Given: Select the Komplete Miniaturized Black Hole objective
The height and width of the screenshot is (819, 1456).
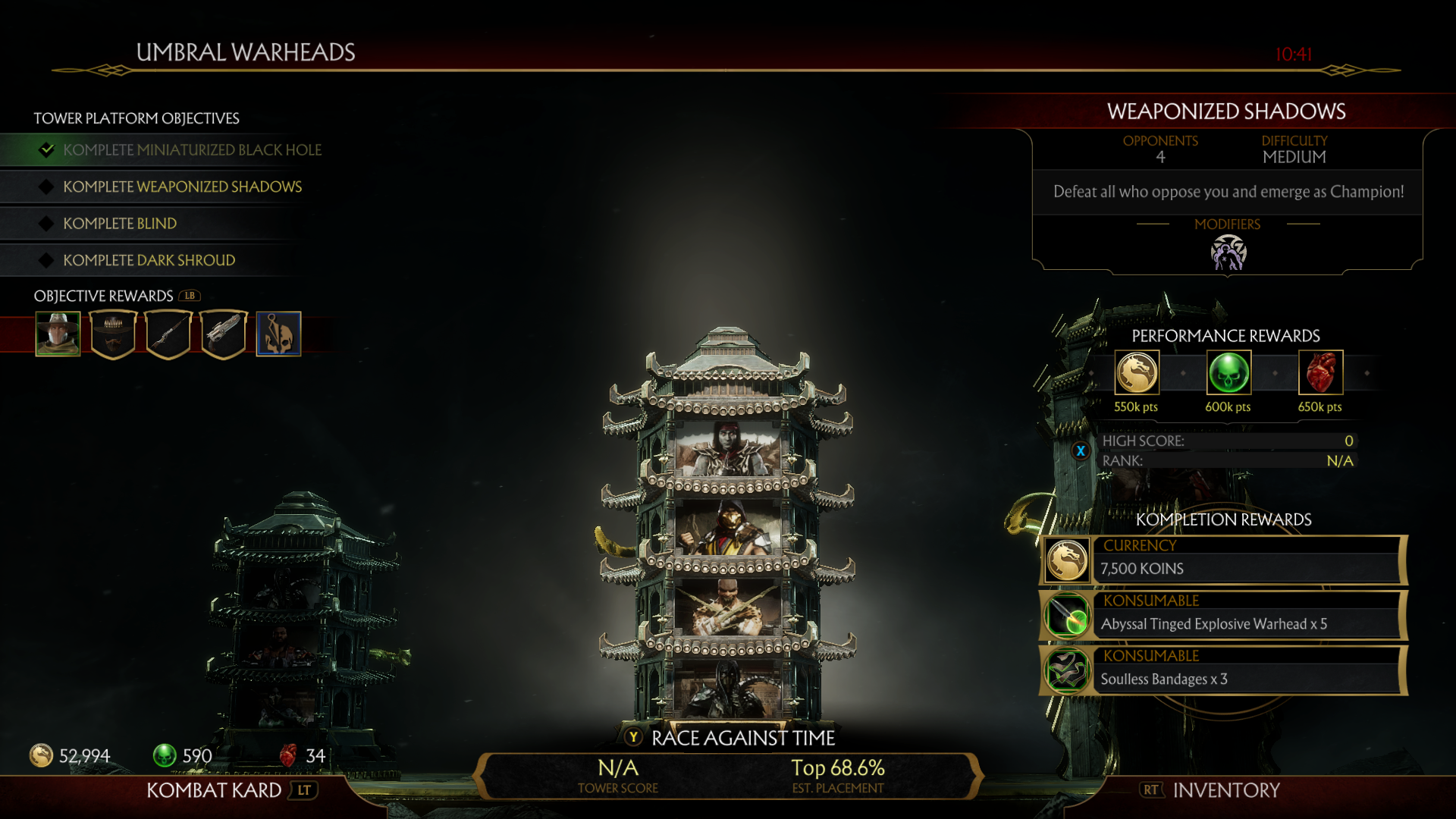Looking at the screenshot, I should [192, 150].
